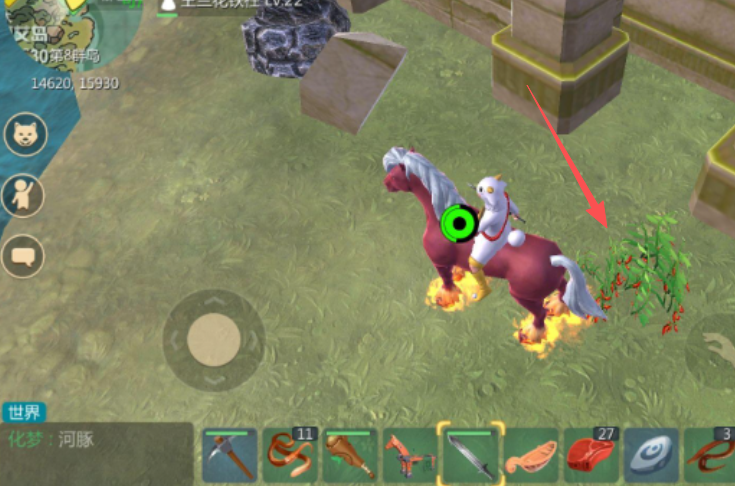Open chat with the speech bubble icon
The height and width of the screenshot is (486, 735).
point(25,257)
